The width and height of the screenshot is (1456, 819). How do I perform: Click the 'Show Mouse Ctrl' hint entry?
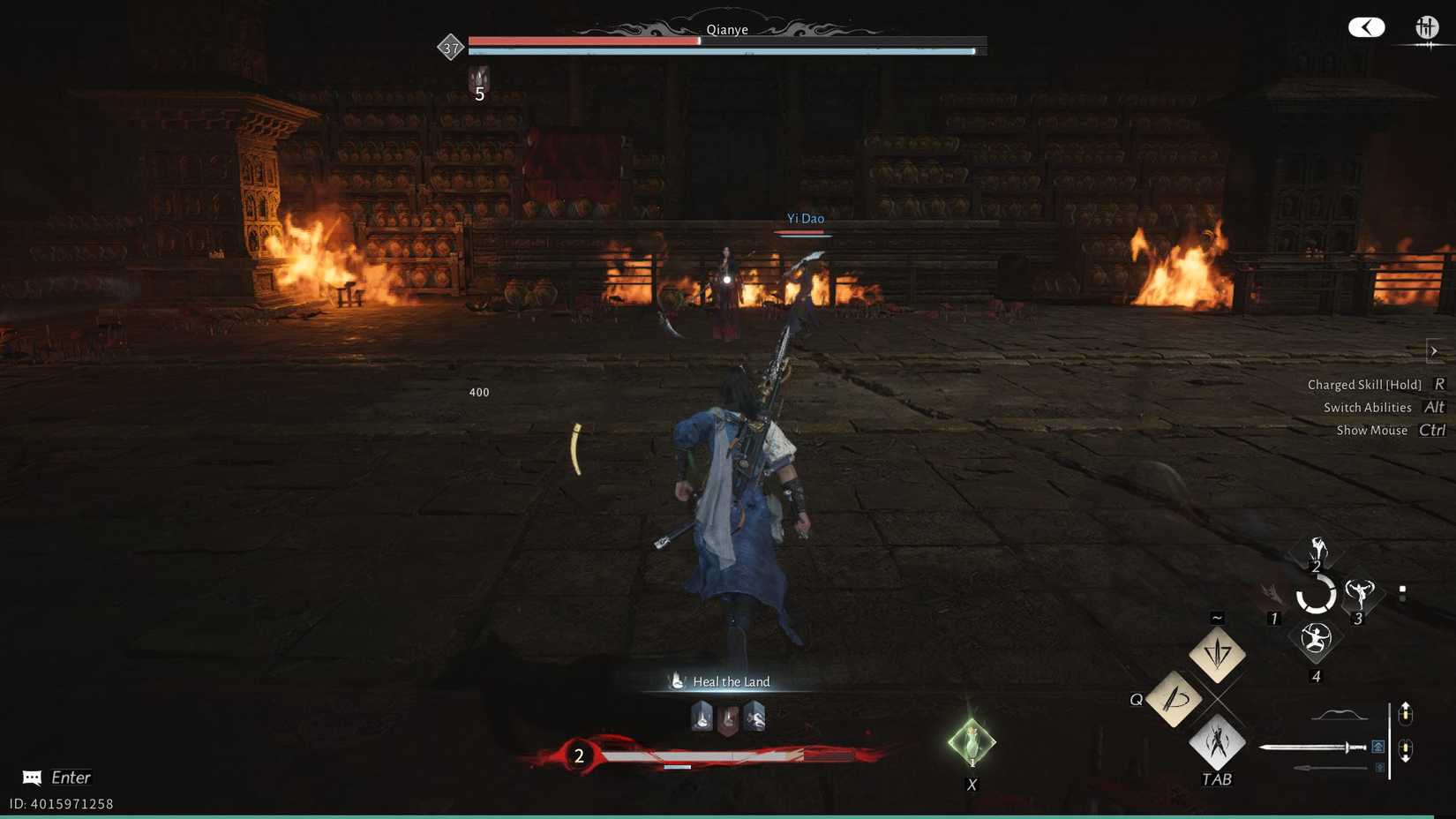click(1390, 430)
